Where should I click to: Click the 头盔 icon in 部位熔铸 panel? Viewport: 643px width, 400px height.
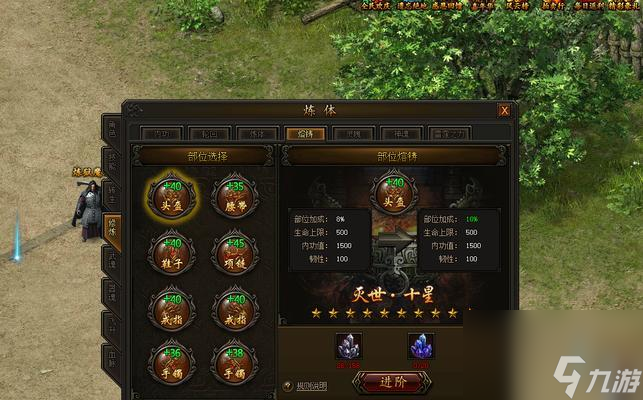point(392,192)
